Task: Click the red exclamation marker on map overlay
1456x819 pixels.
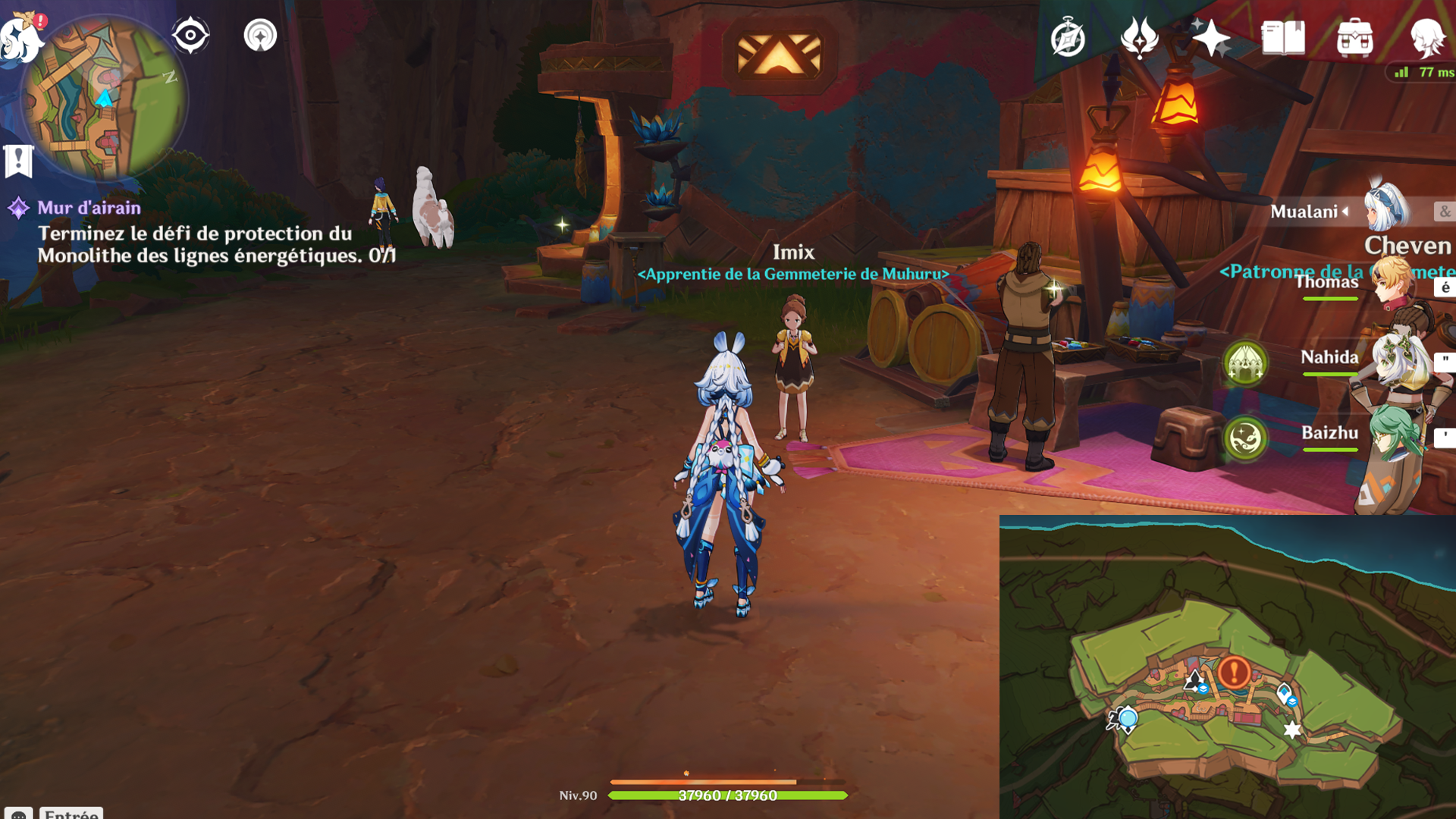Action: (1234, 672)
